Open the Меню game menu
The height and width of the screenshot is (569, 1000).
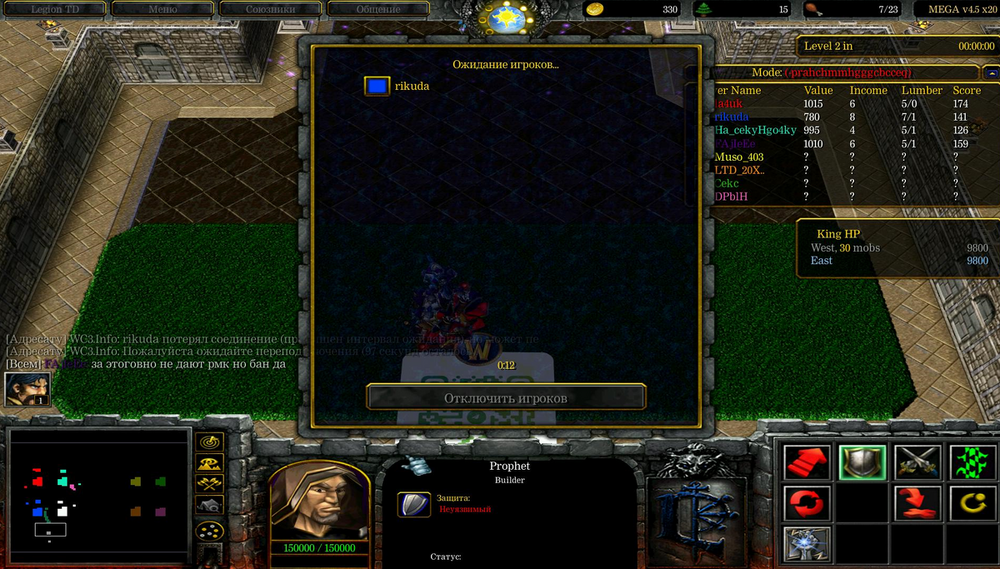(x=160, y=9)
